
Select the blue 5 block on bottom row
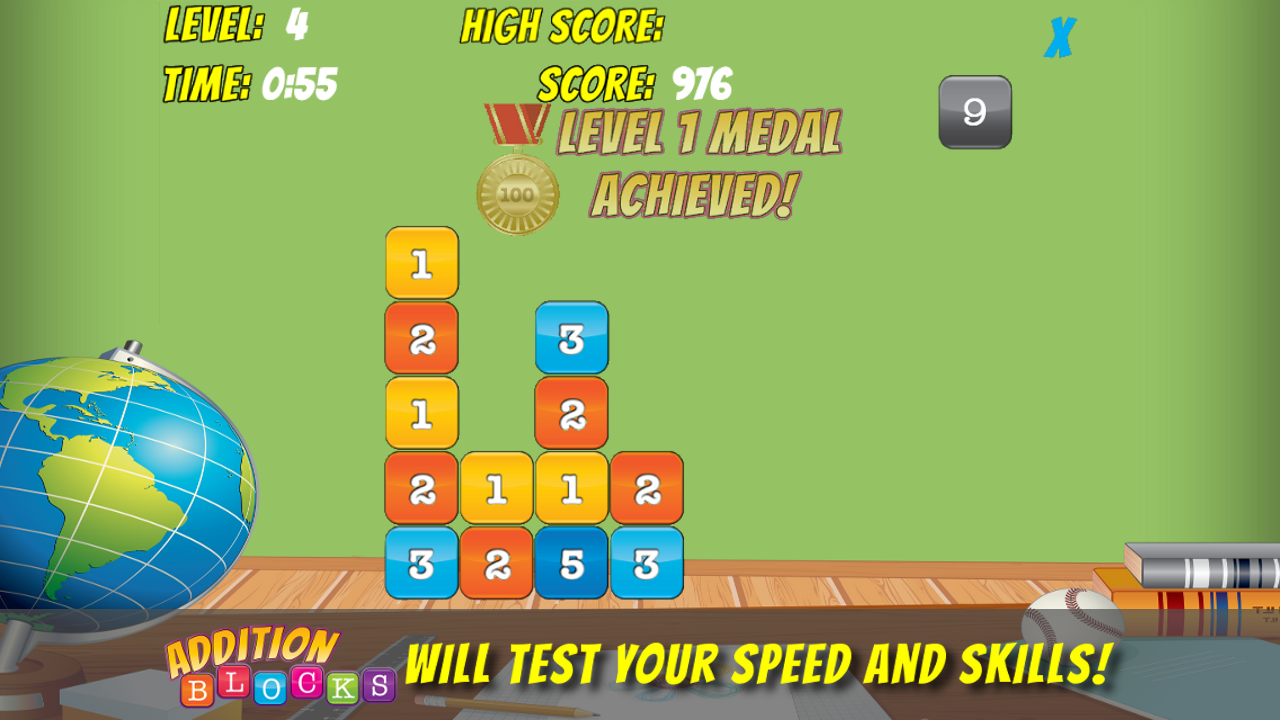click(x=572, y=565)
